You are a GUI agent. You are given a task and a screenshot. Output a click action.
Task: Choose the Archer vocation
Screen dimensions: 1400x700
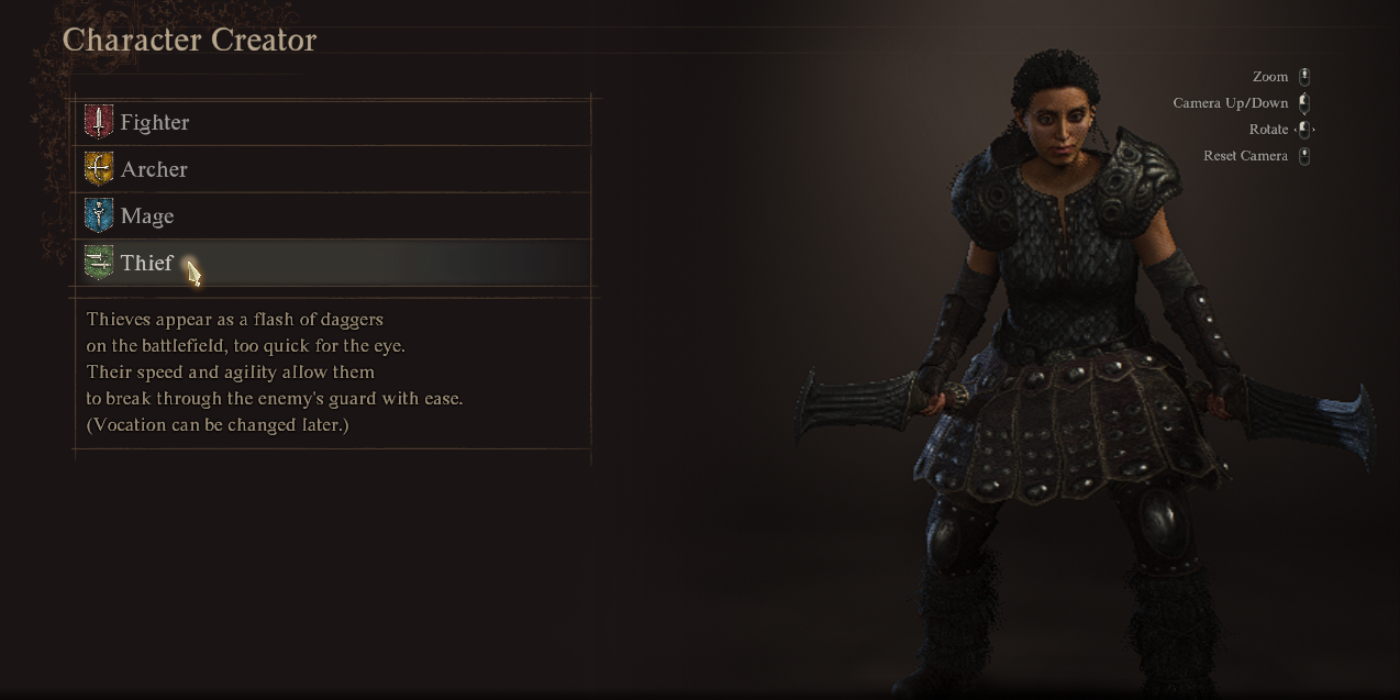(x=154, y=169)
